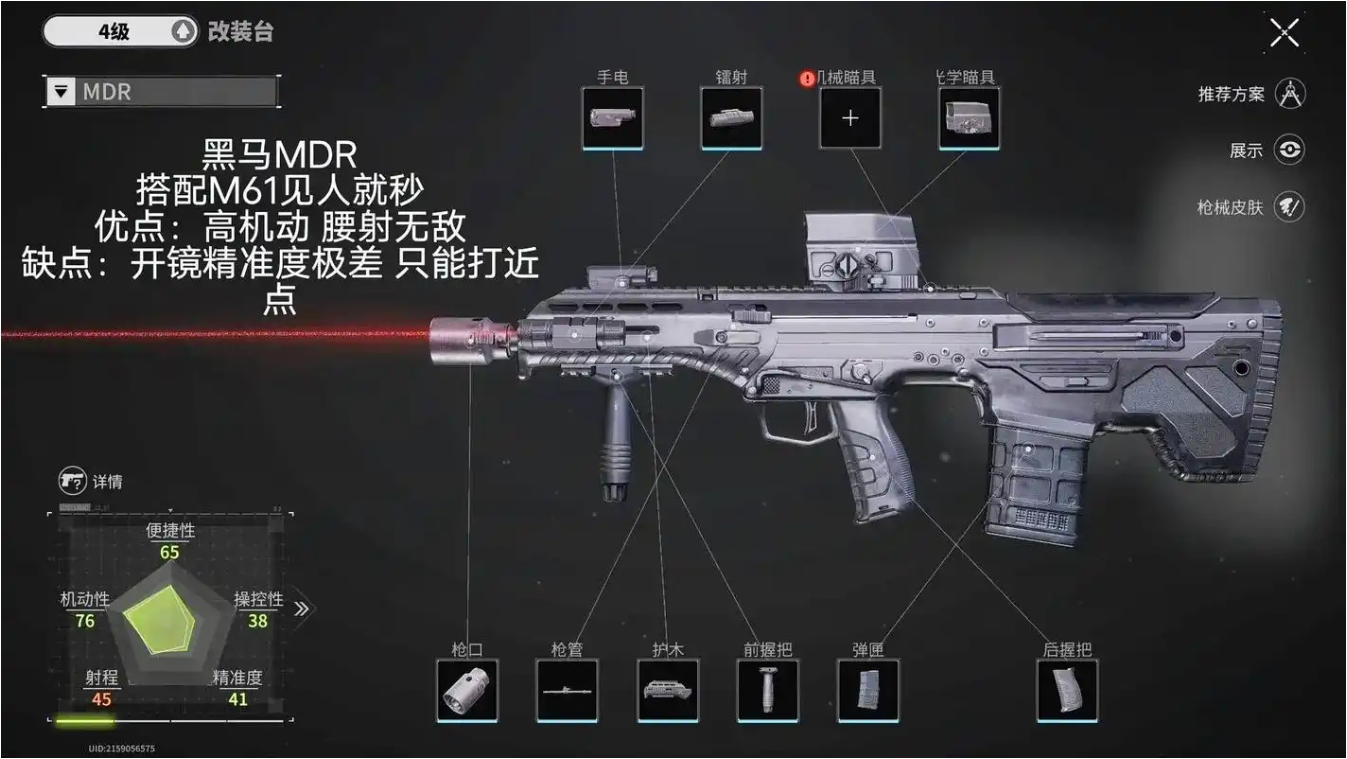The height and width of the screenshot is (759, 1347).
Task: Open the 手电 flashlight attachment slot
Action: click(613, 116)
